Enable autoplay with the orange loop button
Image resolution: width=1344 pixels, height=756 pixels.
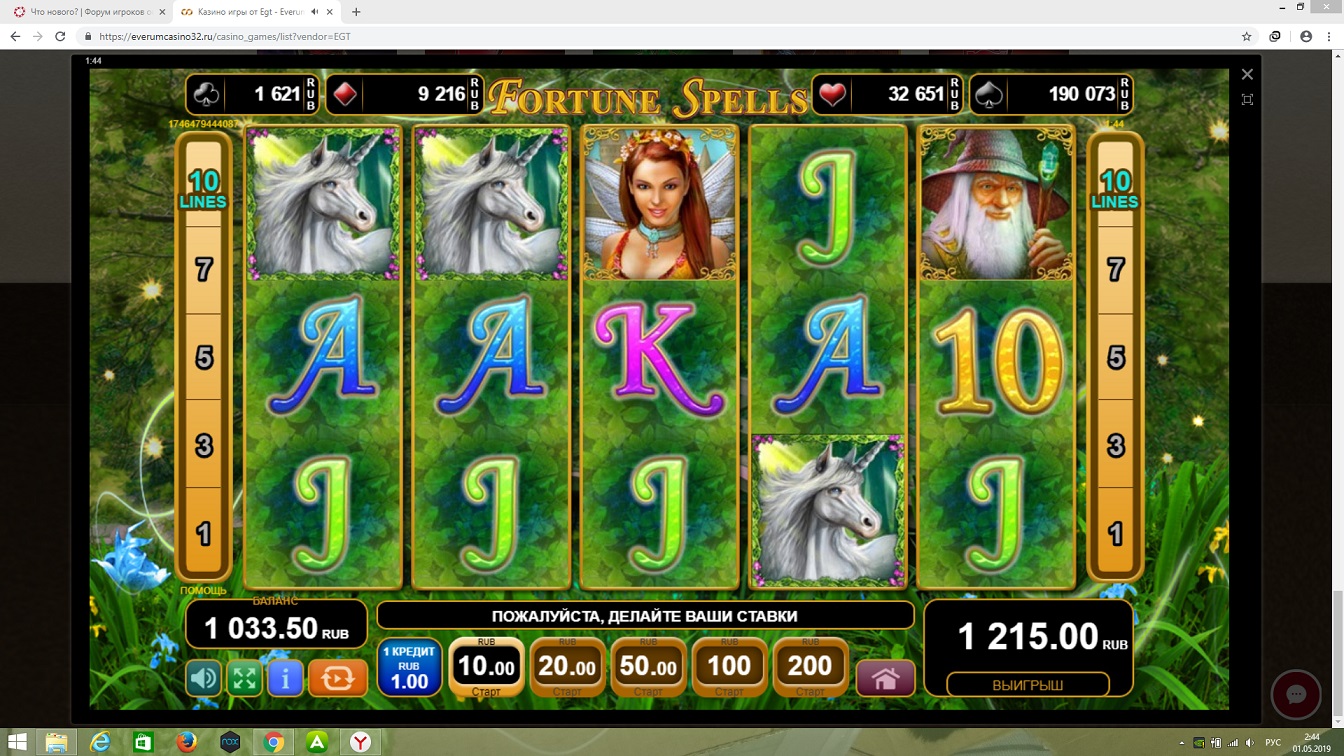click(337, 679)
